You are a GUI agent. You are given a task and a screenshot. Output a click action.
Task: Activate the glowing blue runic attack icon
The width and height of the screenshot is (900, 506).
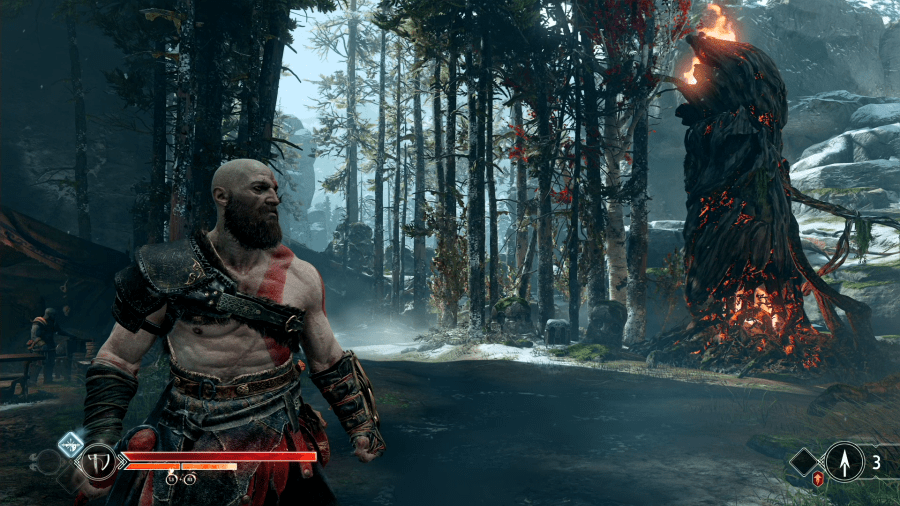(x=71, y=445)
